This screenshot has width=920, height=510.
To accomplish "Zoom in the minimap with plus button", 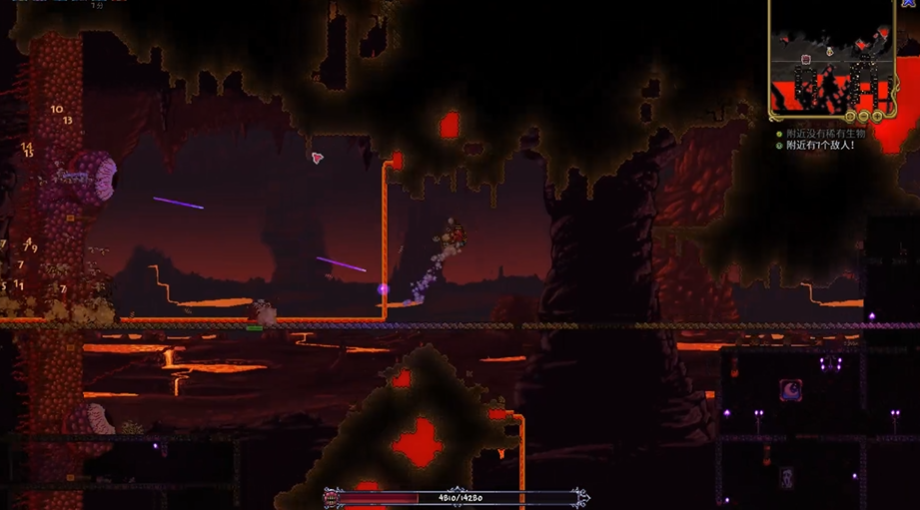I will (x=877, y=117).
